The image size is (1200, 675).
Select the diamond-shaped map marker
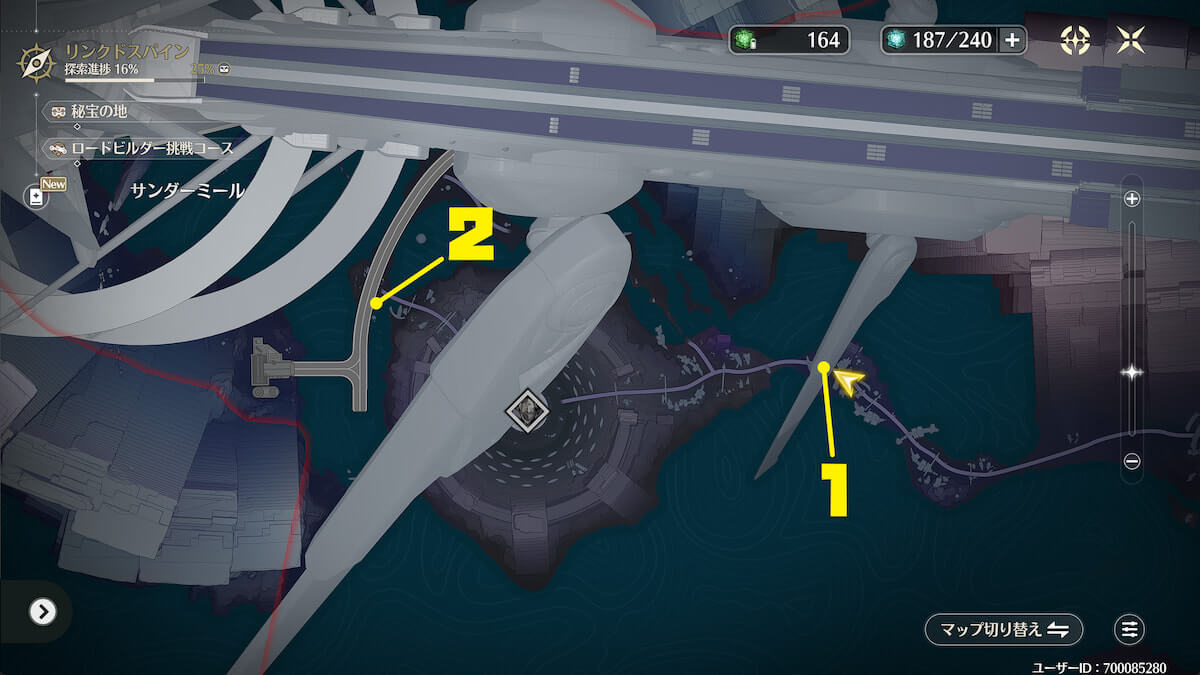526,410
